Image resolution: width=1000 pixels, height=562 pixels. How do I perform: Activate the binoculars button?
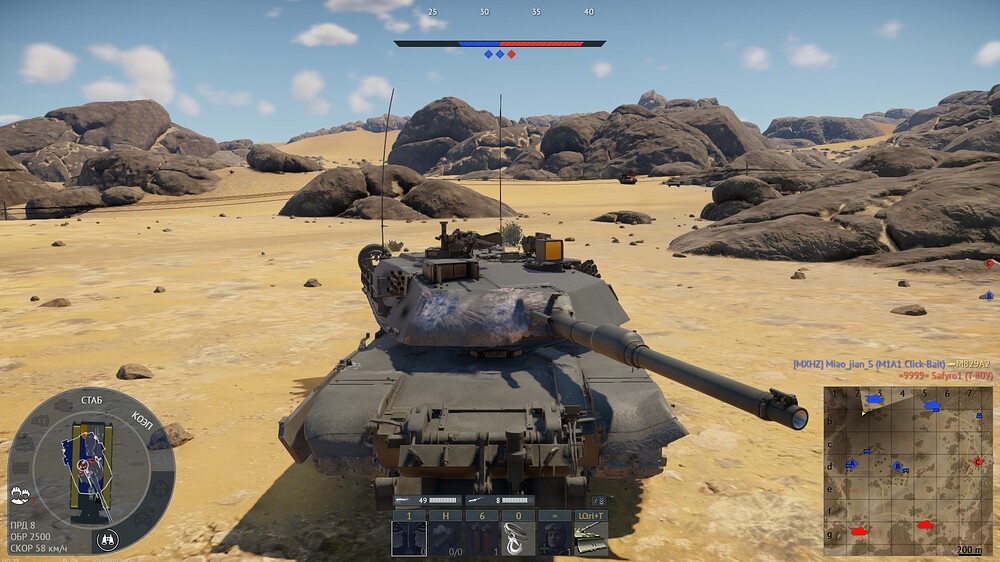coord(108,540)
